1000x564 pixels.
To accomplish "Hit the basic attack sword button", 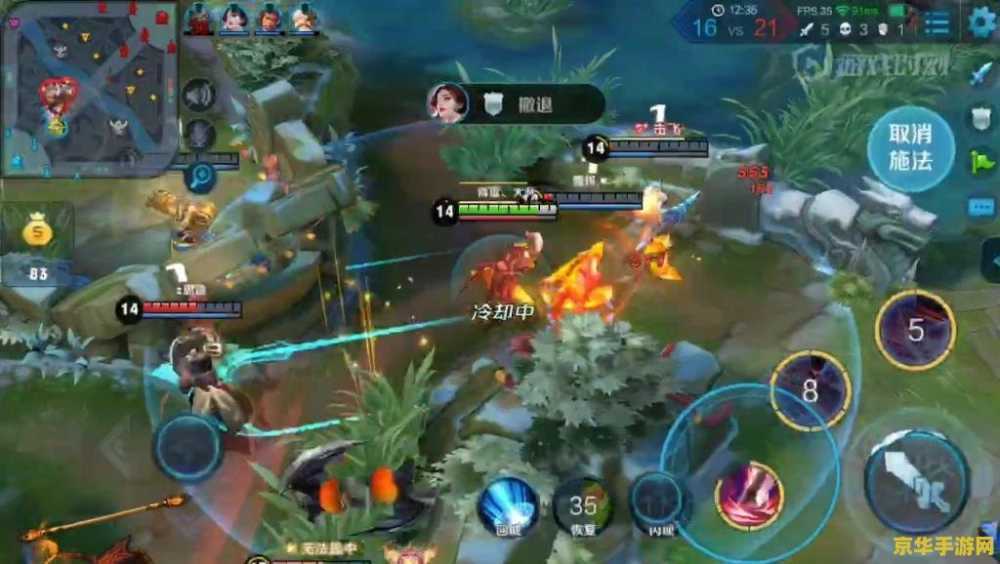I will point(916,481).
